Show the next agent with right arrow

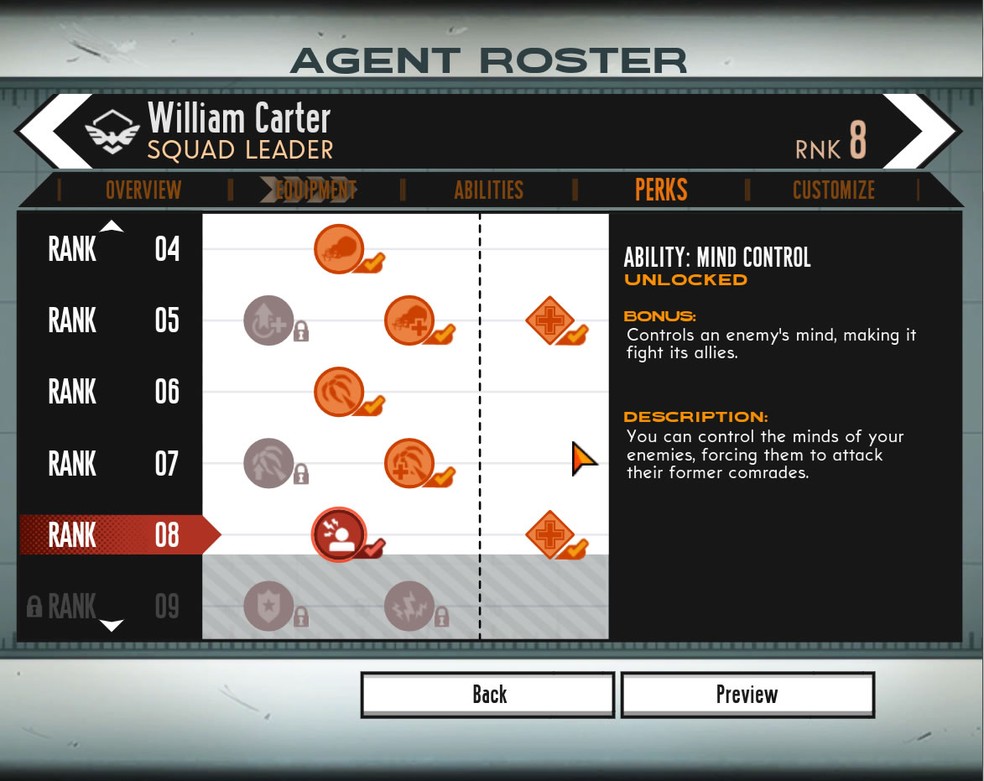click(925, 131)
